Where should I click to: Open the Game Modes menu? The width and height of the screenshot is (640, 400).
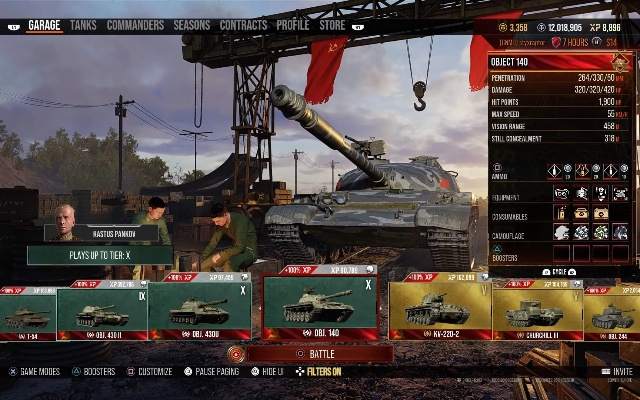(x=38, y=372)
